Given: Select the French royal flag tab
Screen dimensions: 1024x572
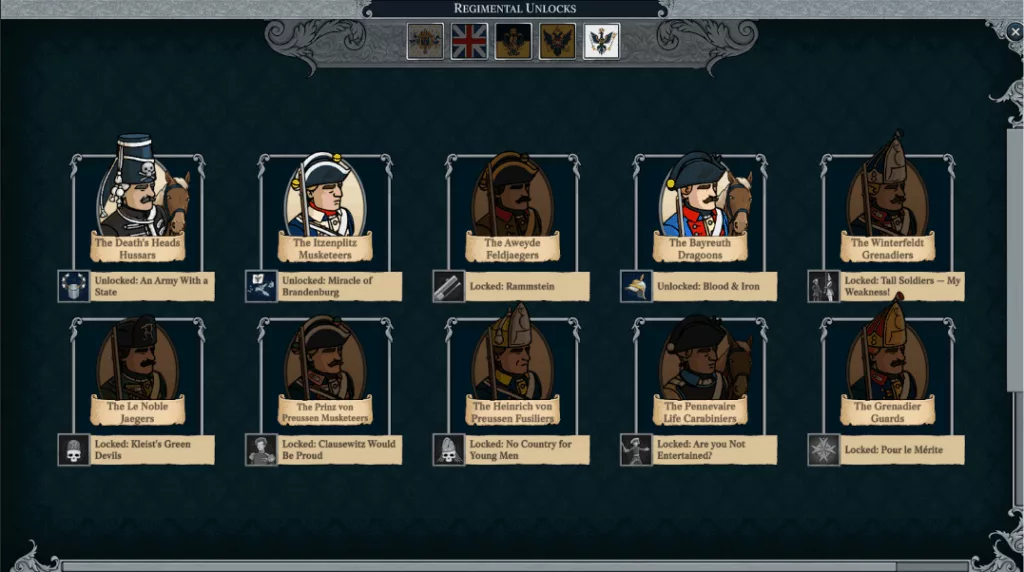Looking at the screenshot, I should click(x=425, y=42).
